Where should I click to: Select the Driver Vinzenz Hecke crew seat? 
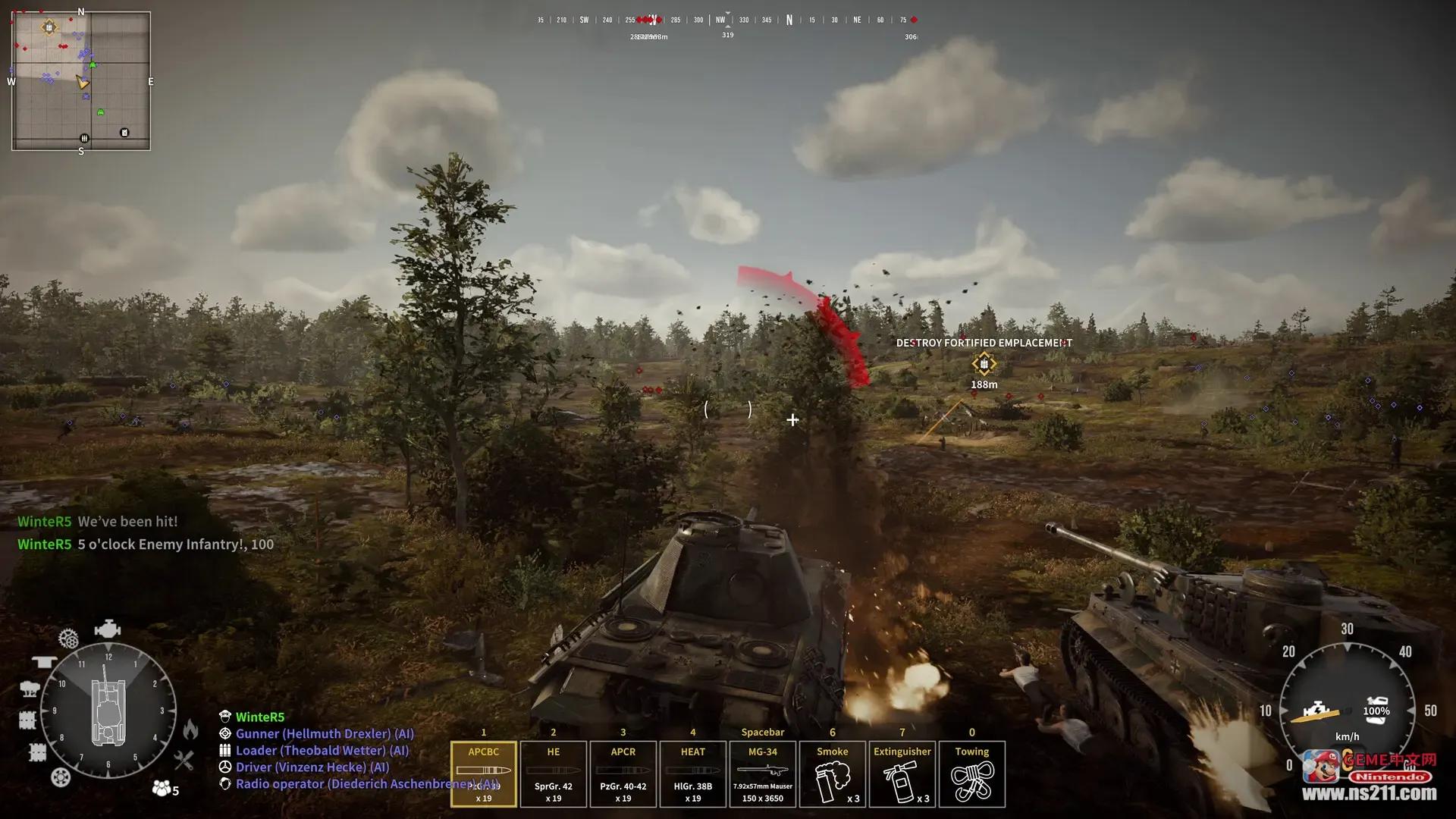[x=312, y=767]
